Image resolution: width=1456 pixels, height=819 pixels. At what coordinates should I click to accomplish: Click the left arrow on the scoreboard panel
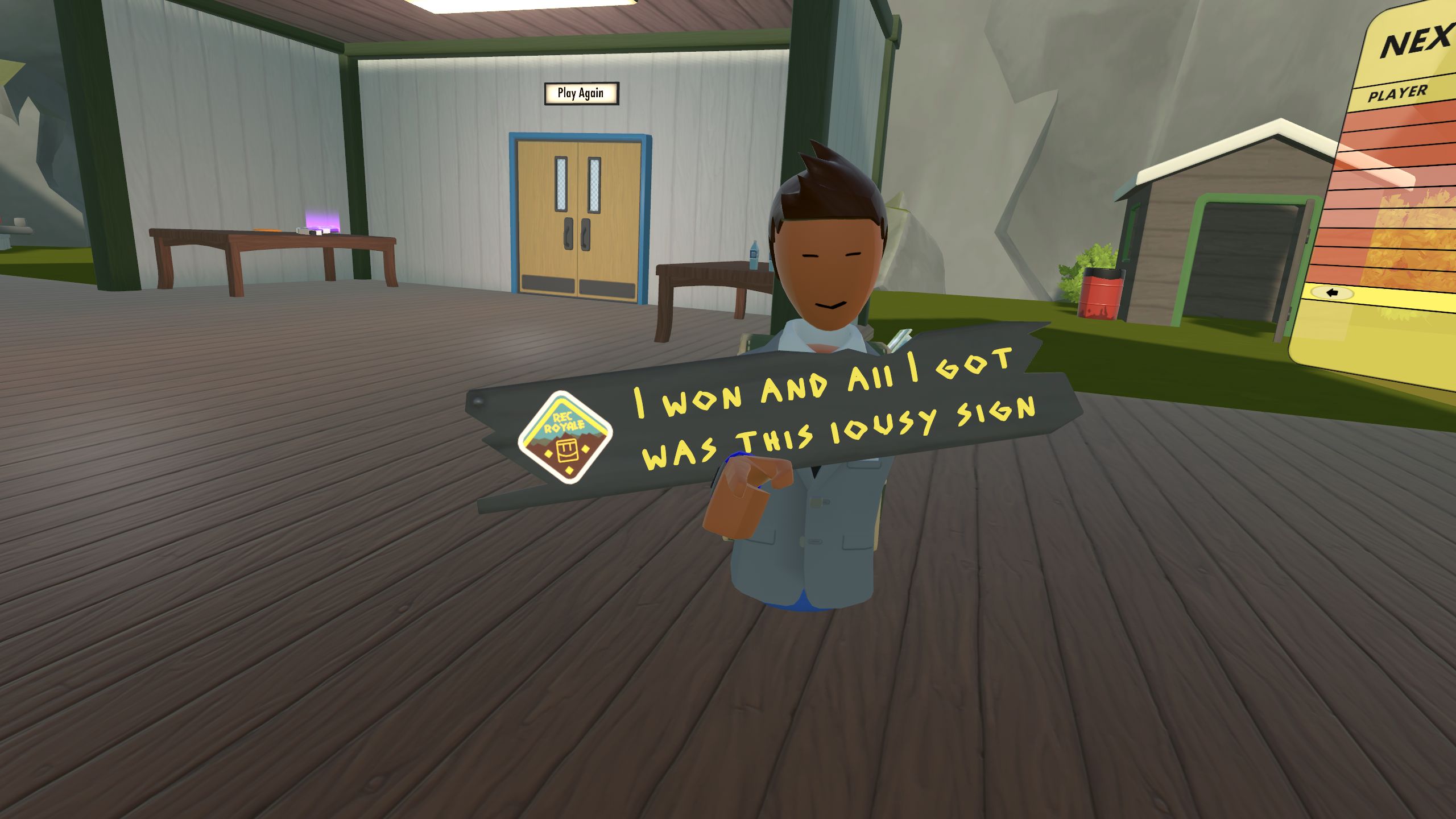(1332, 293)
